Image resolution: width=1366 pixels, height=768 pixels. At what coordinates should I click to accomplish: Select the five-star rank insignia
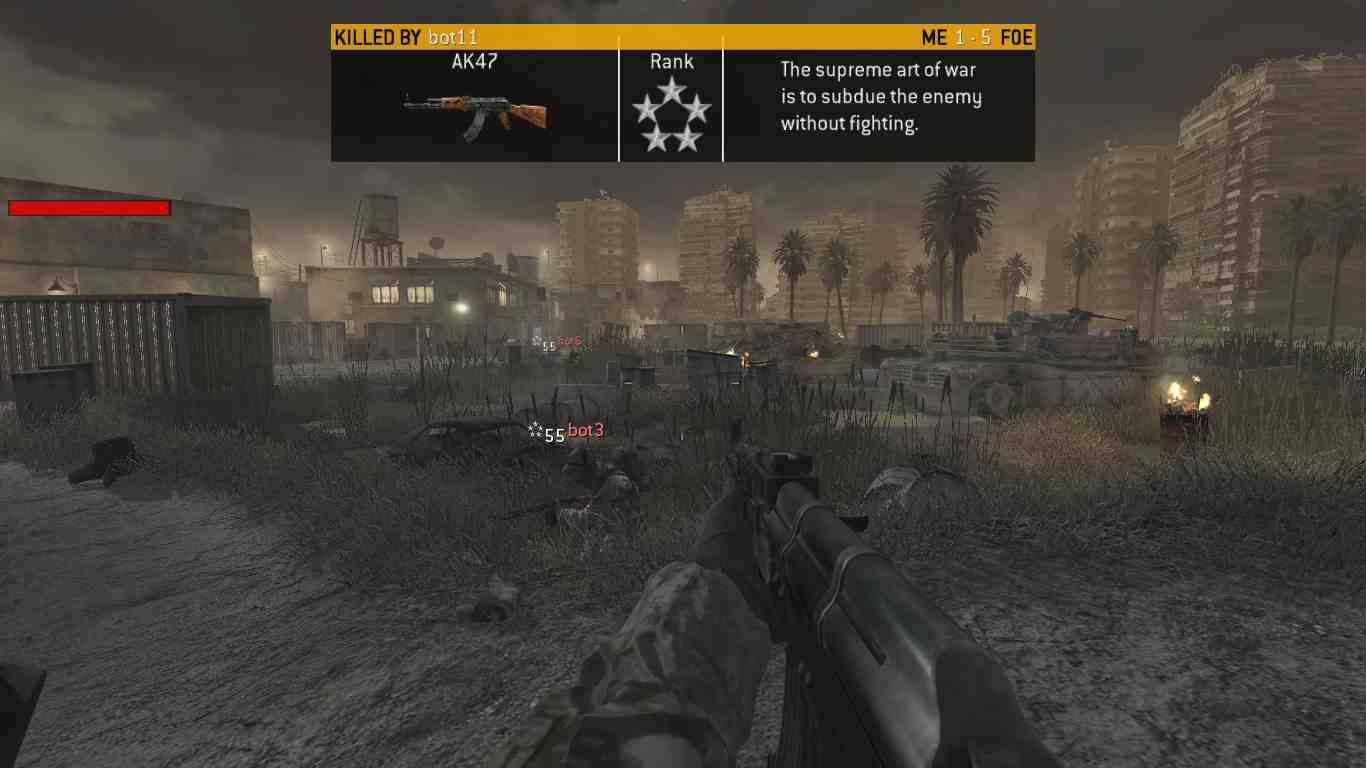pyautogui.click(x=671, y=115)
